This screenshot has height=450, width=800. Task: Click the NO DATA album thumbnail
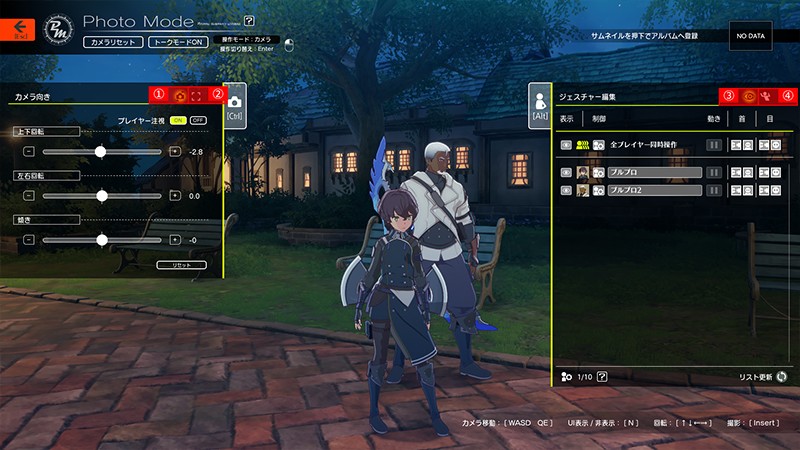tap(748, 36)
